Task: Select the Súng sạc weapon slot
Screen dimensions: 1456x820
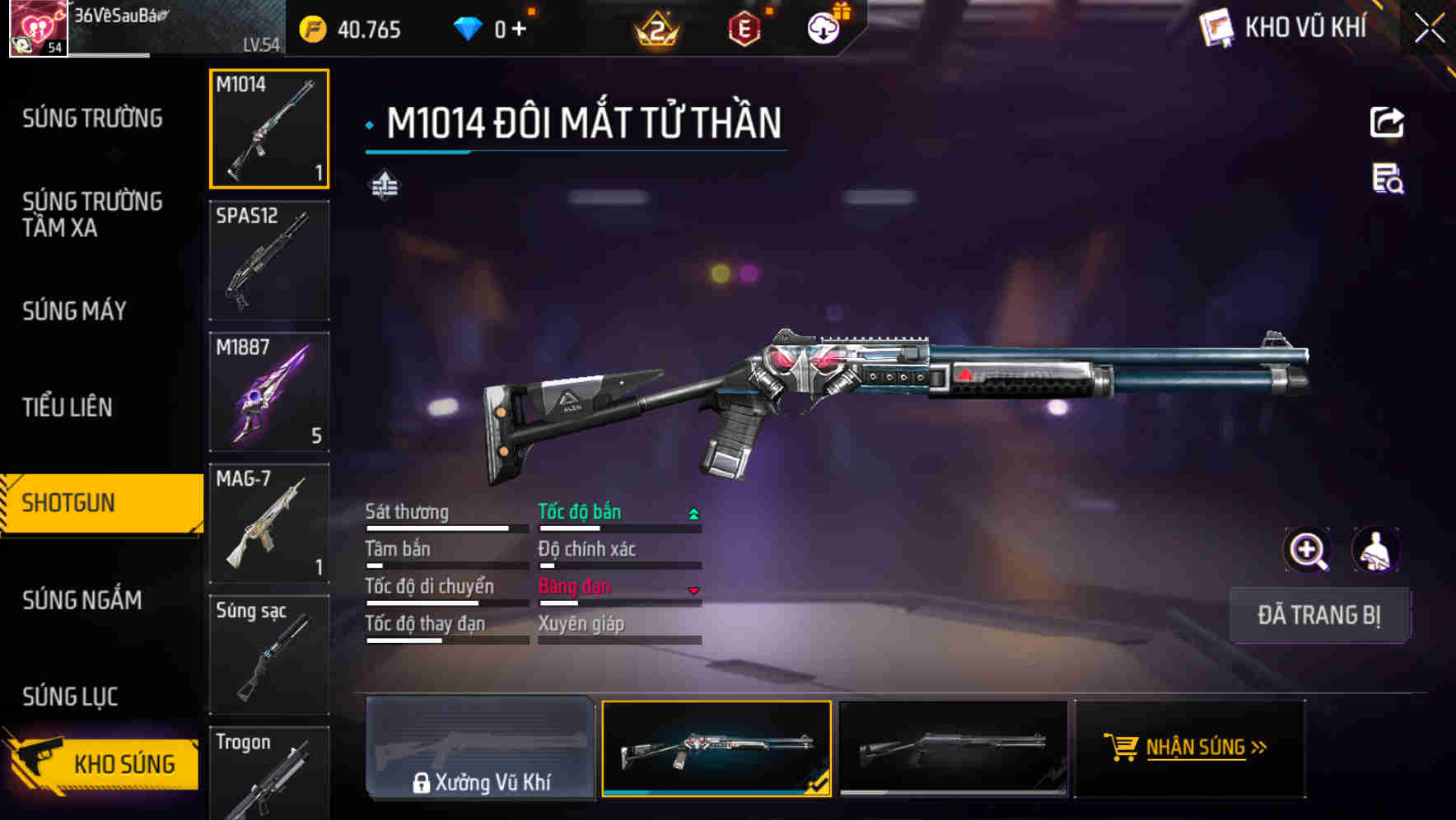Action: click(x=269, y=655)
